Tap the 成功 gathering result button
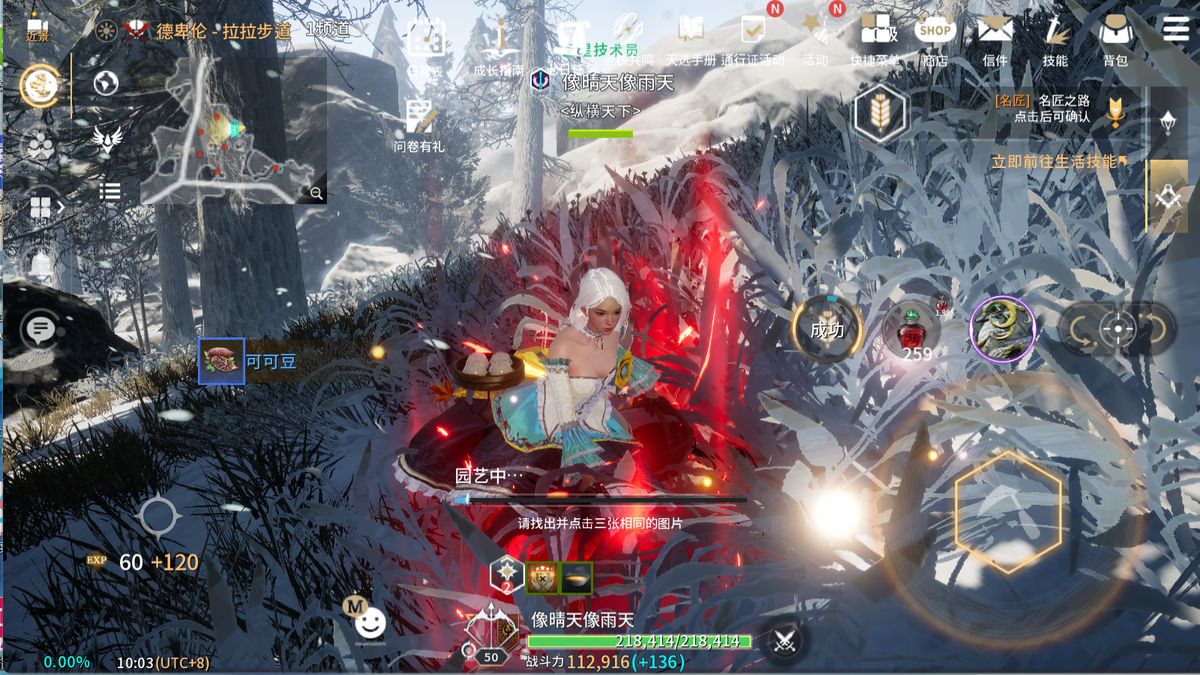The image size is (1200, 675). pyautogui.click(x=827, y=328)
